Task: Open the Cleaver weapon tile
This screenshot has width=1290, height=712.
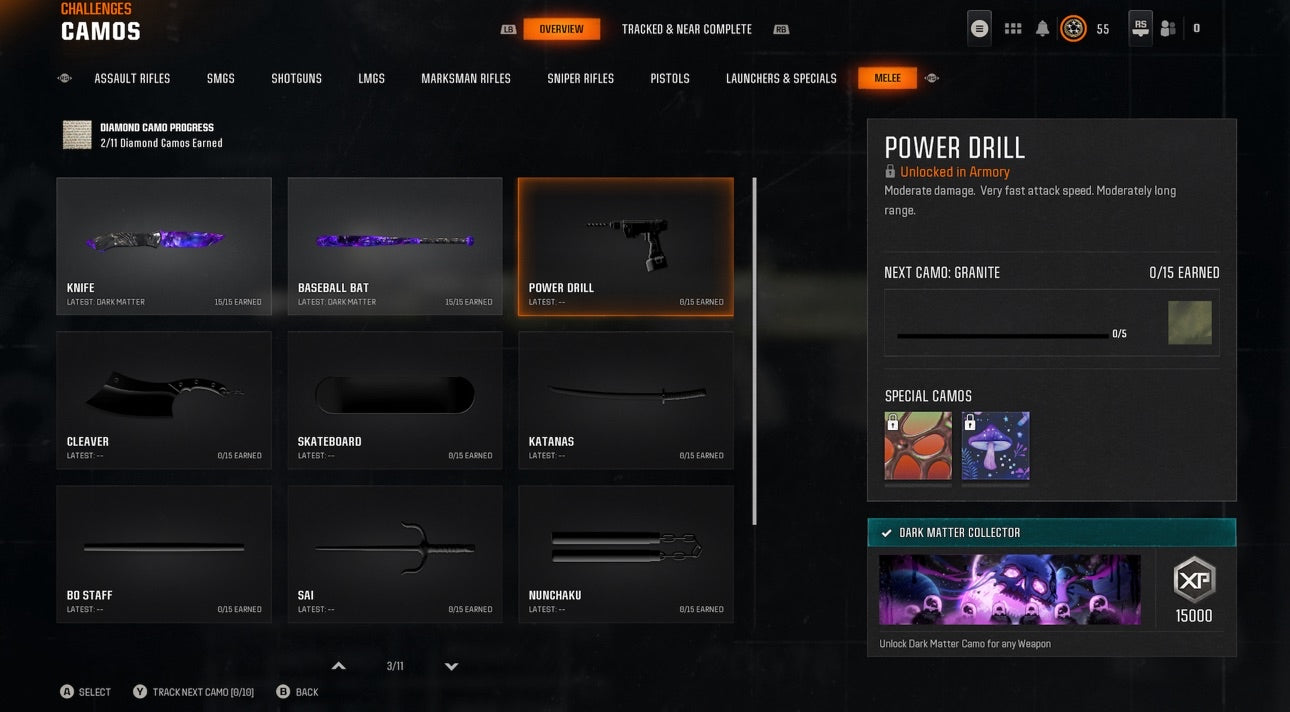Action: (164, 400)
